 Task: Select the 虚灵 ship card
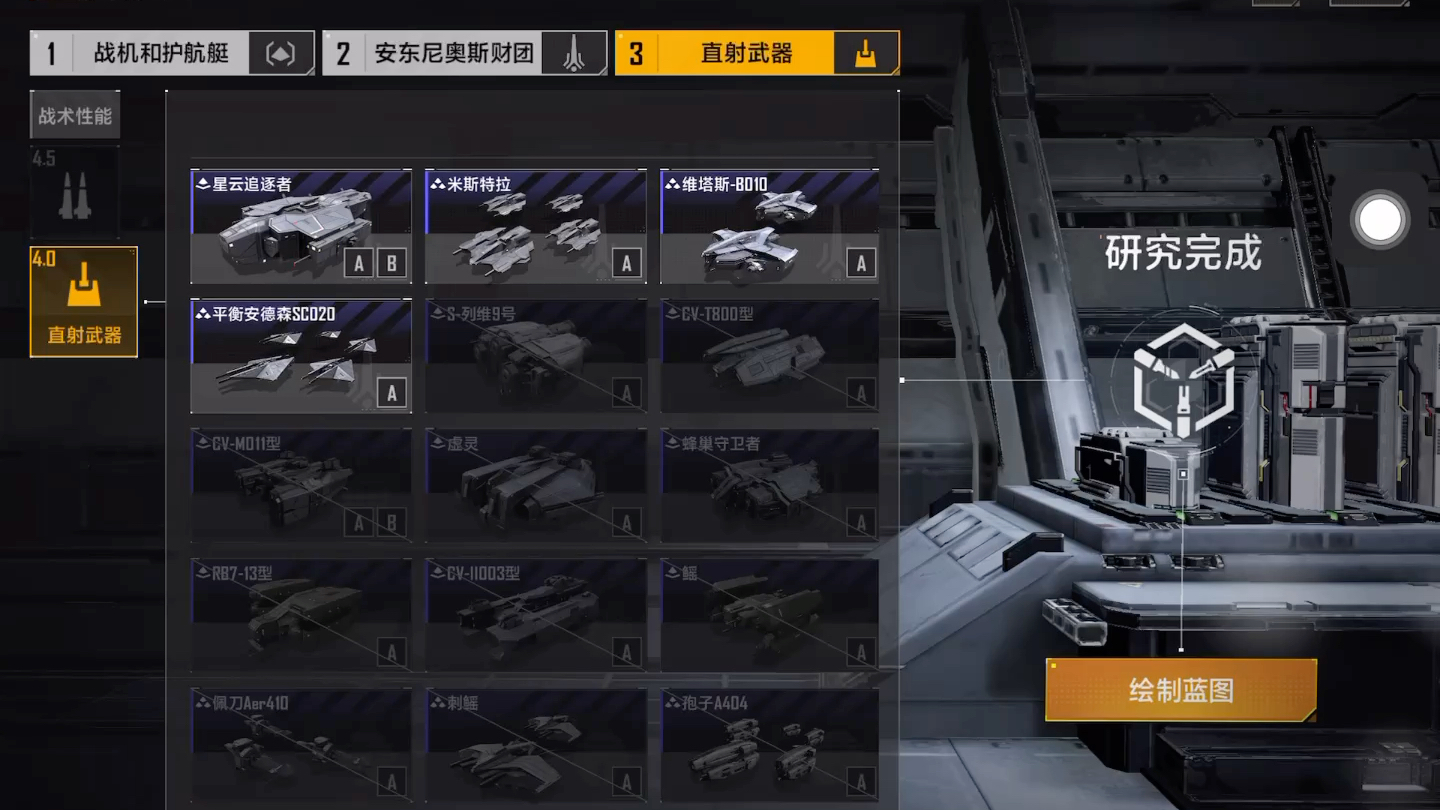click(535, 485)
